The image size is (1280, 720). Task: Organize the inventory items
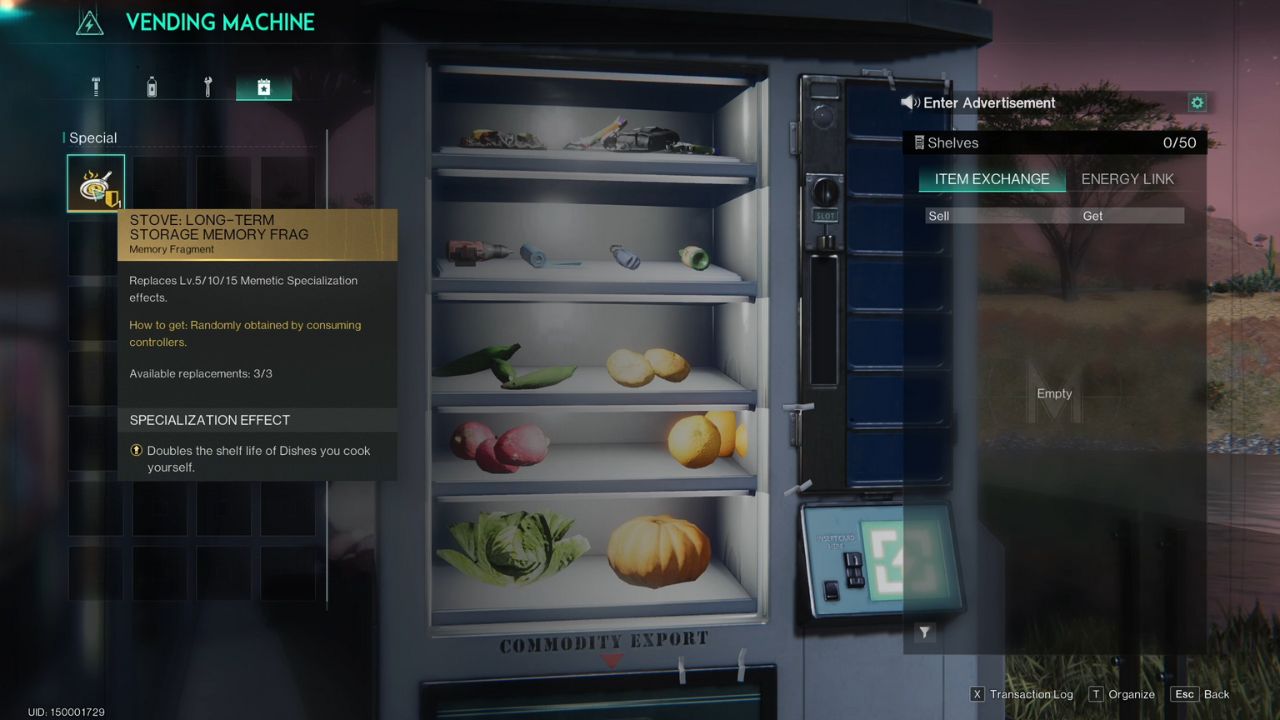[x=1122, y=694]
